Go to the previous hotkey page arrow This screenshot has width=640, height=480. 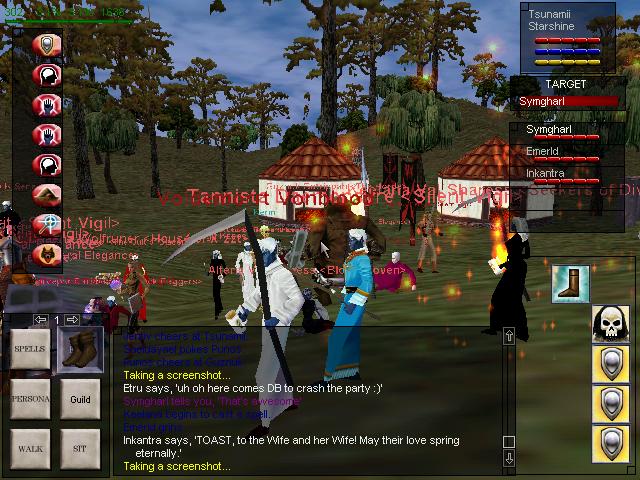click(x=41, y=320)
